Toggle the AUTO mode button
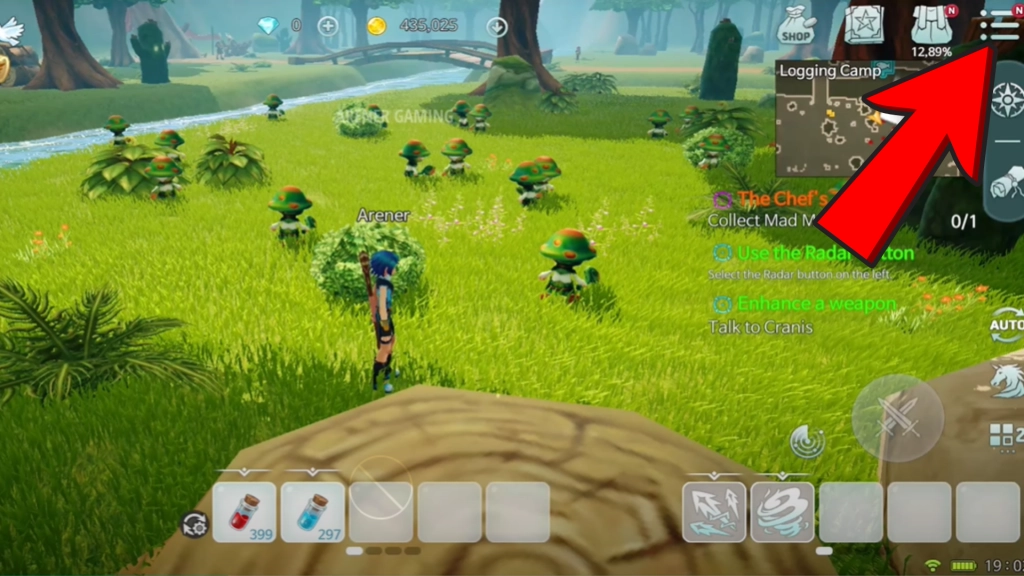The image size is (1024, 576). click(x=1005, y=325)
